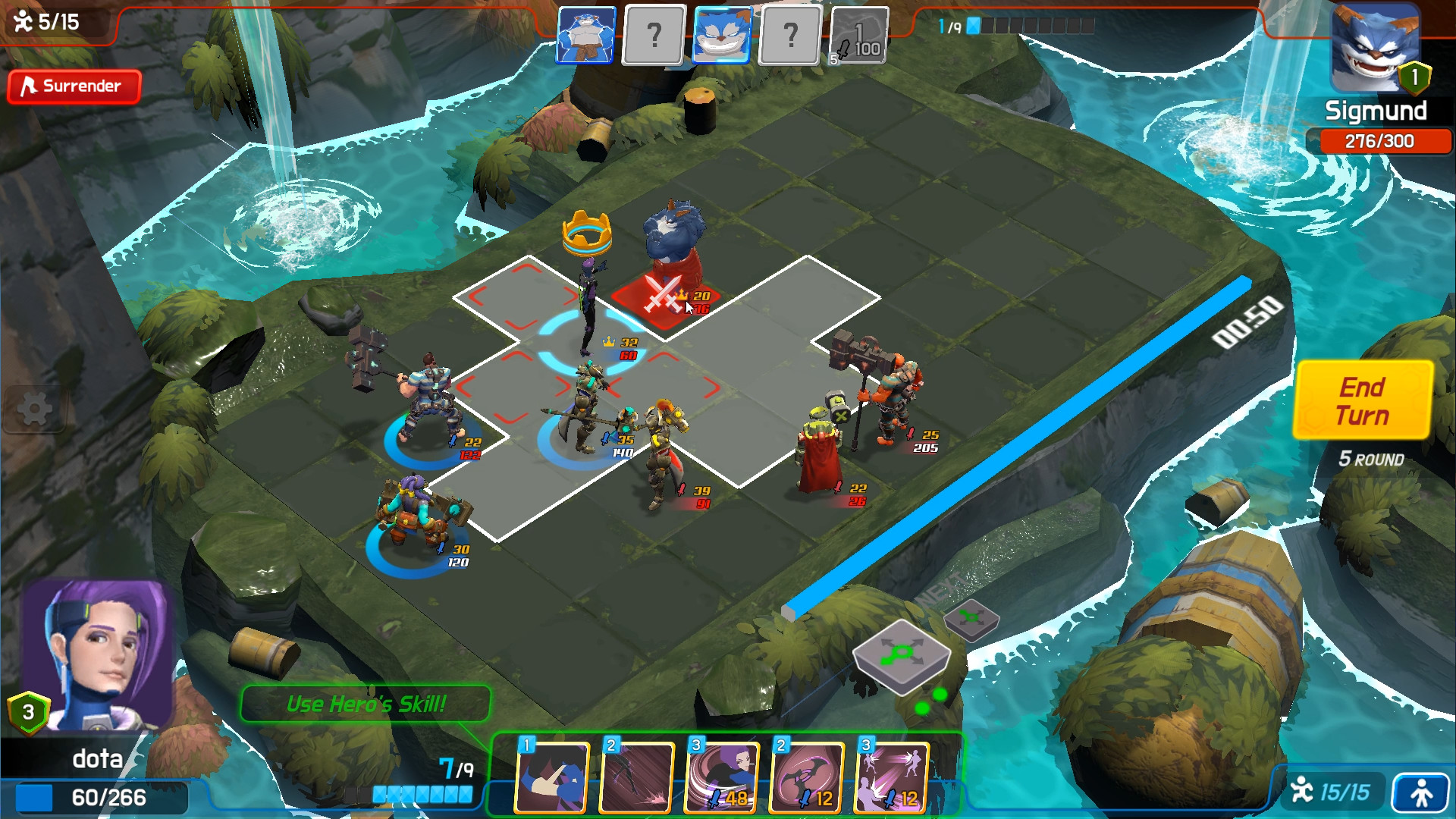Open the weapon item slot showing 1/100

click(x=861, y=36)
